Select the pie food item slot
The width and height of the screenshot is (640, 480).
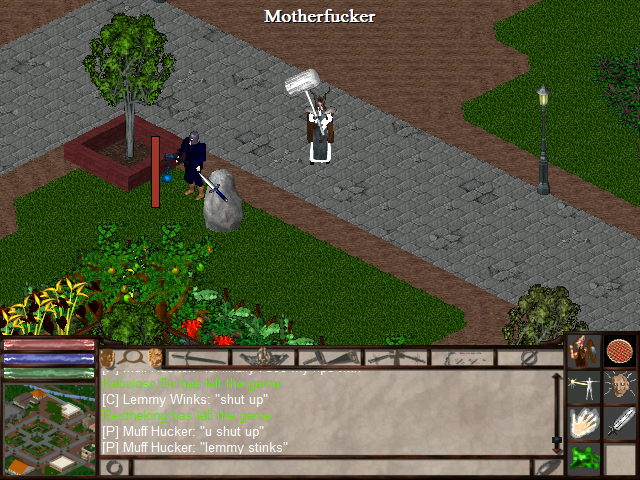(620, 352)
